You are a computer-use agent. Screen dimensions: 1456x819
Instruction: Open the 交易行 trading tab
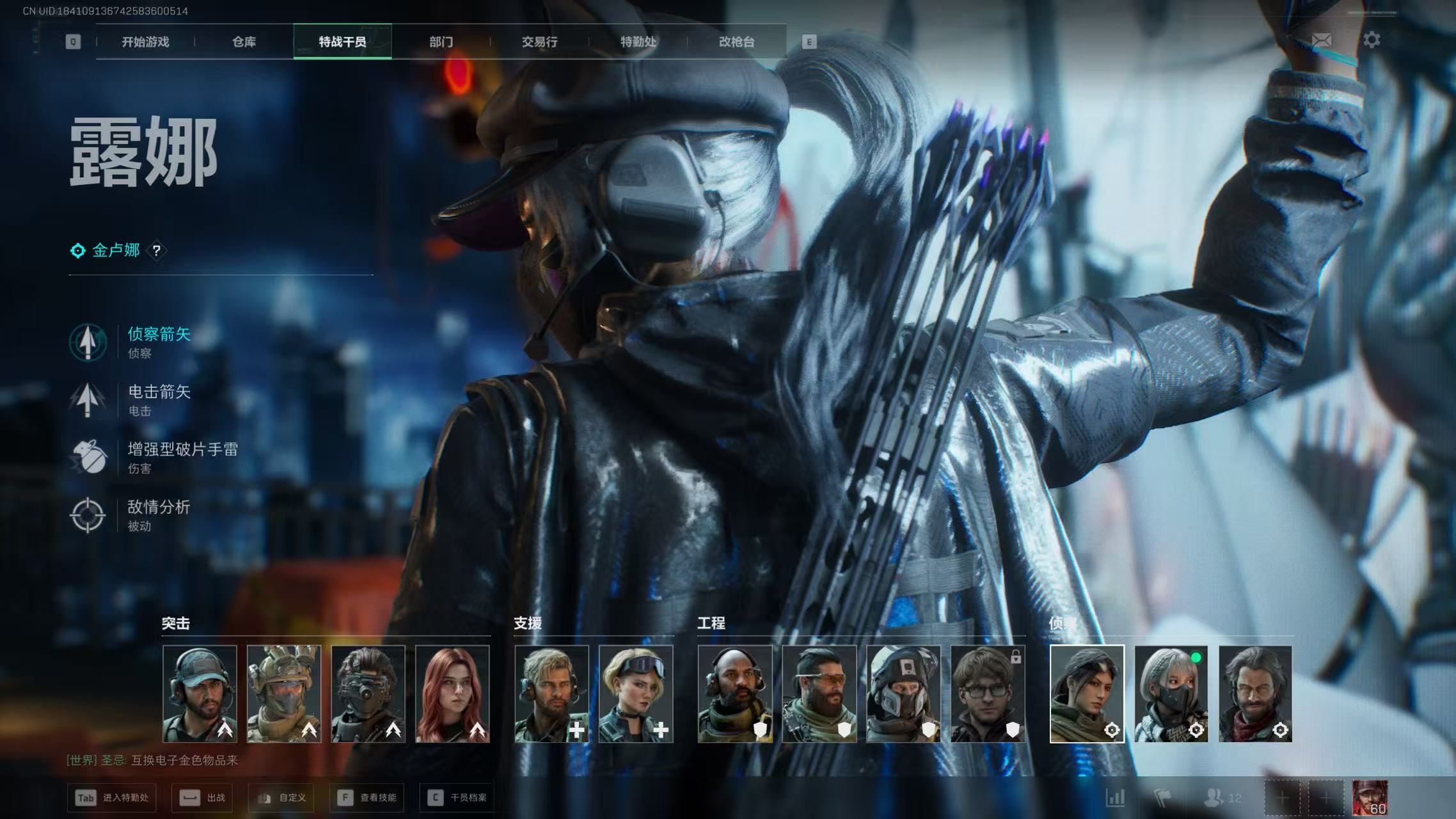pyautogui.click(x=539, y=42)
